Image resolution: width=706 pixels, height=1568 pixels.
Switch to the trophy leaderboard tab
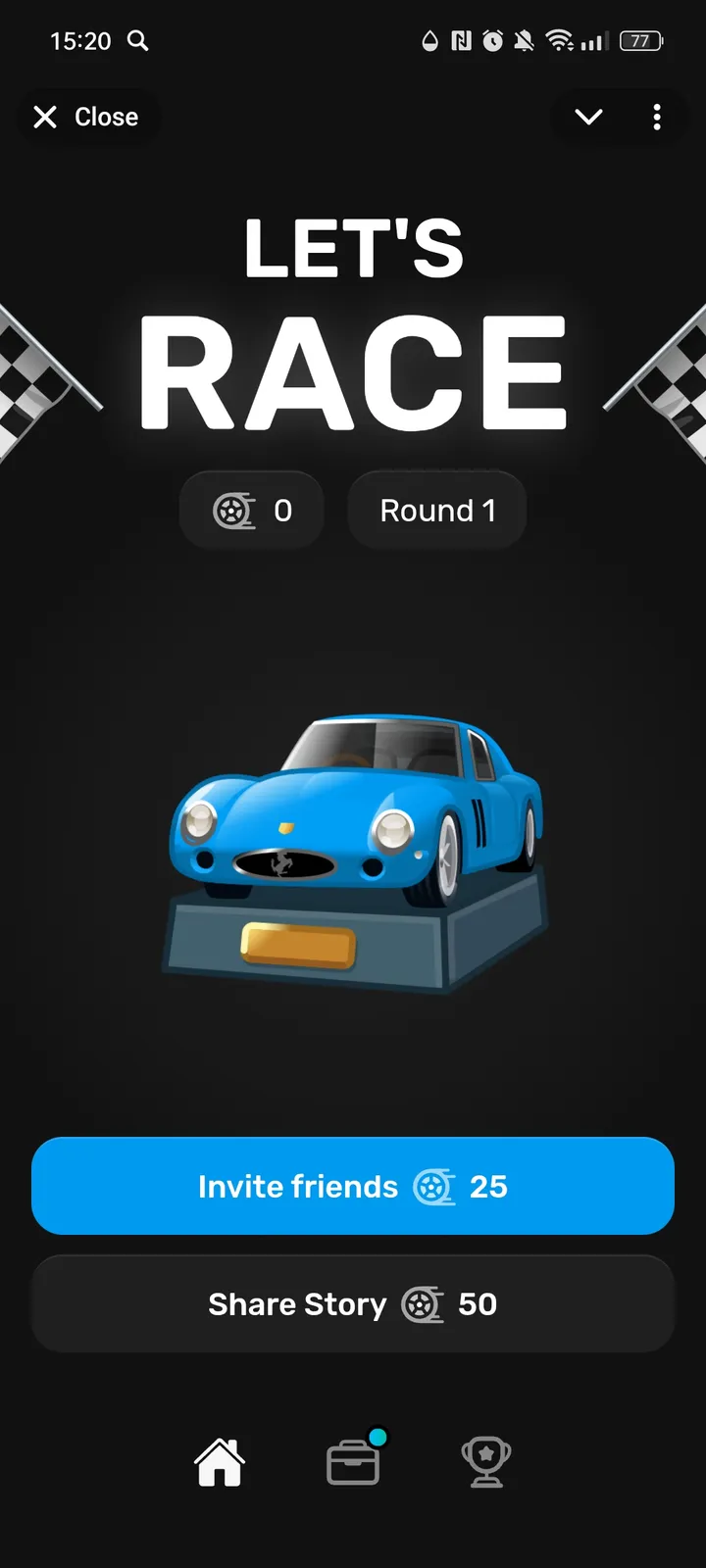[485, 1462]
